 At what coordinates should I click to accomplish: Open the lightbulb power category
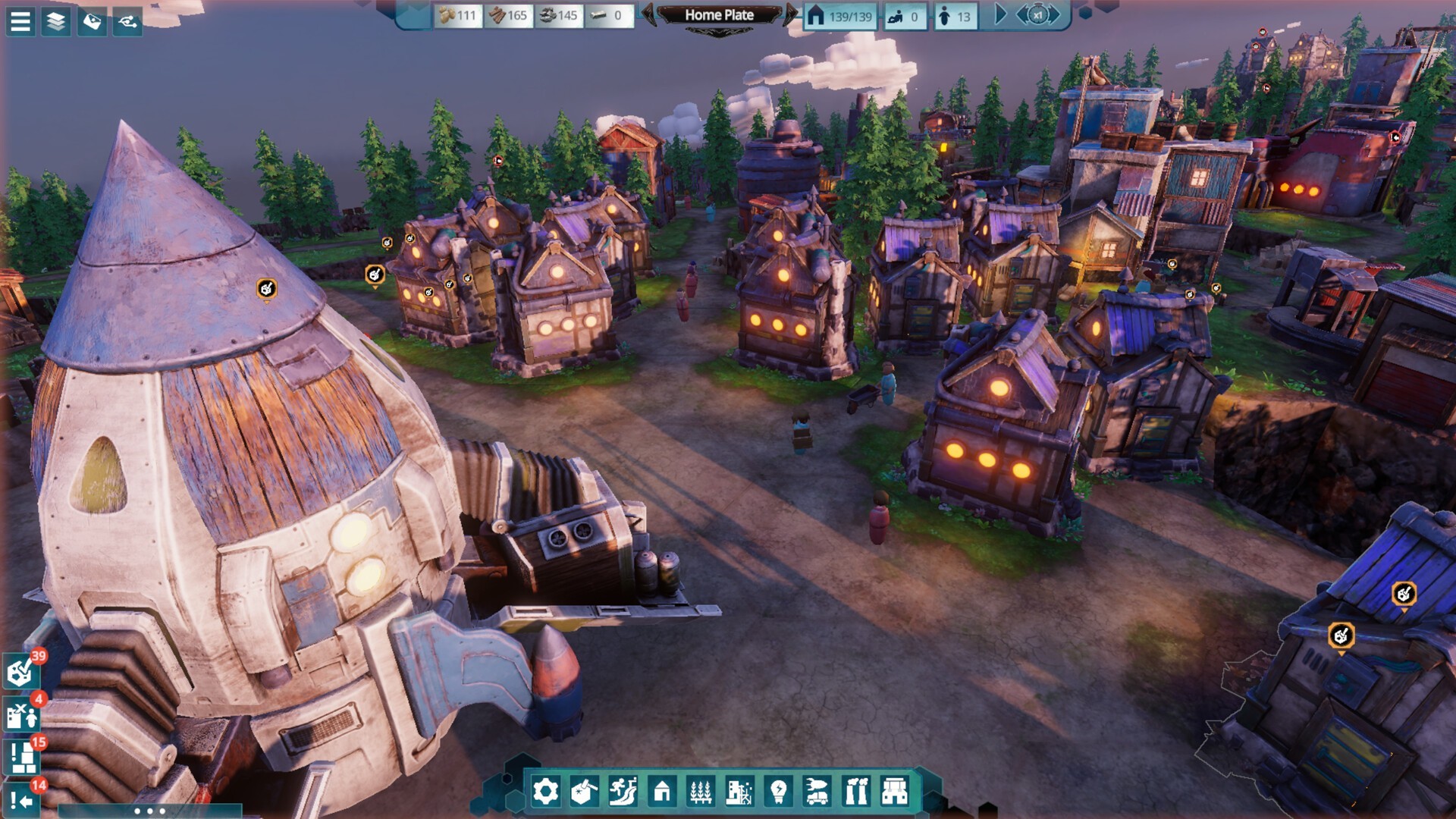pos(778,792)
